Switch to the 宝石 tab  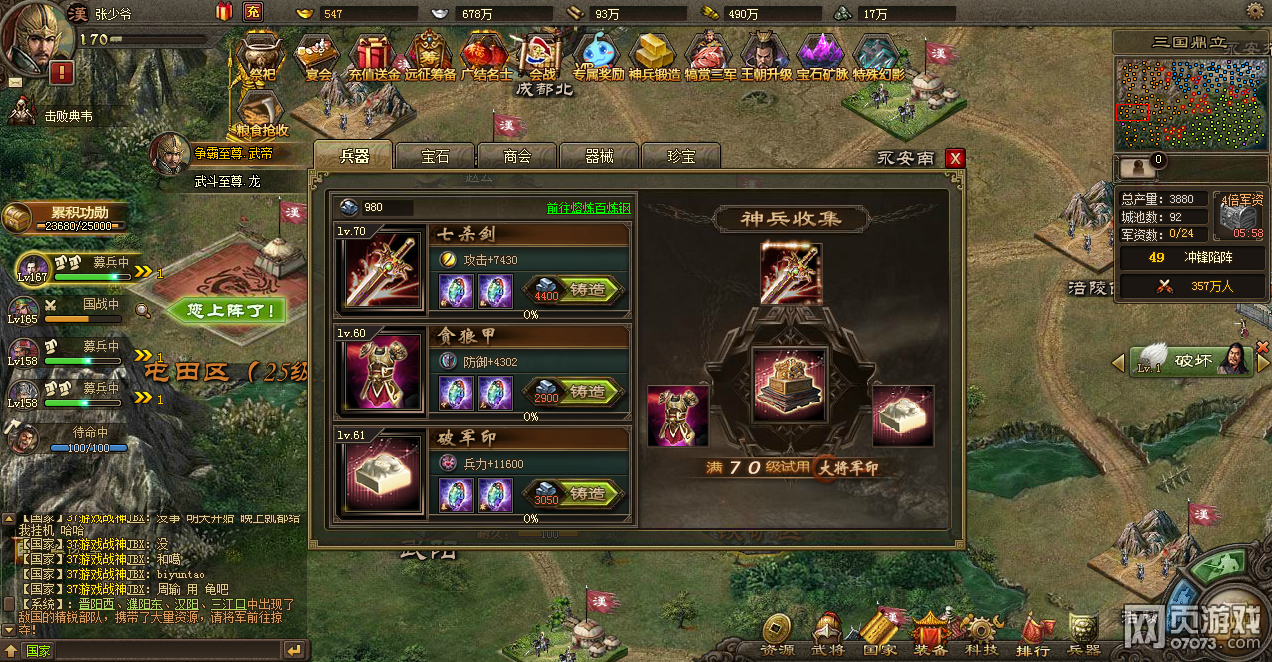point(435,156)
